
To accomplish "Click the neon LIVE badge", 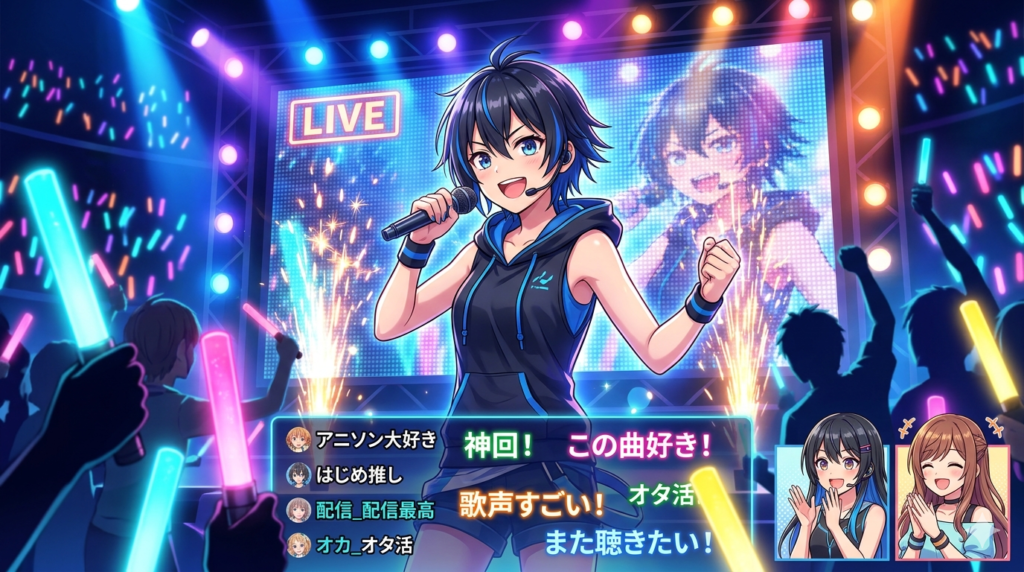I will (343, 118).
